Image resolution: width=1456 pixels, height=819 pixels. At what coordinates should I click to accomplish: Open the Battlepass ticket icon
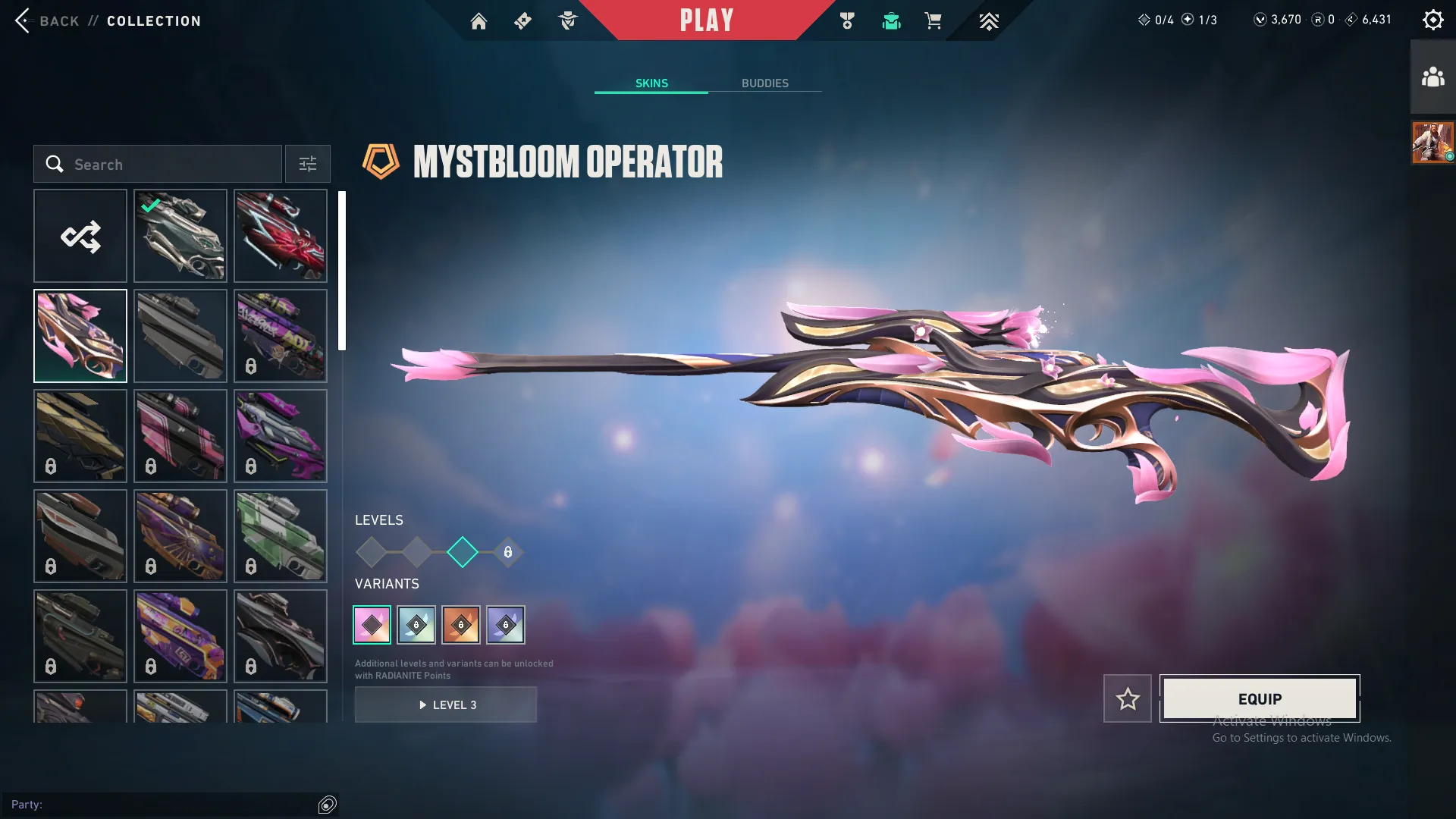(522, 20)
